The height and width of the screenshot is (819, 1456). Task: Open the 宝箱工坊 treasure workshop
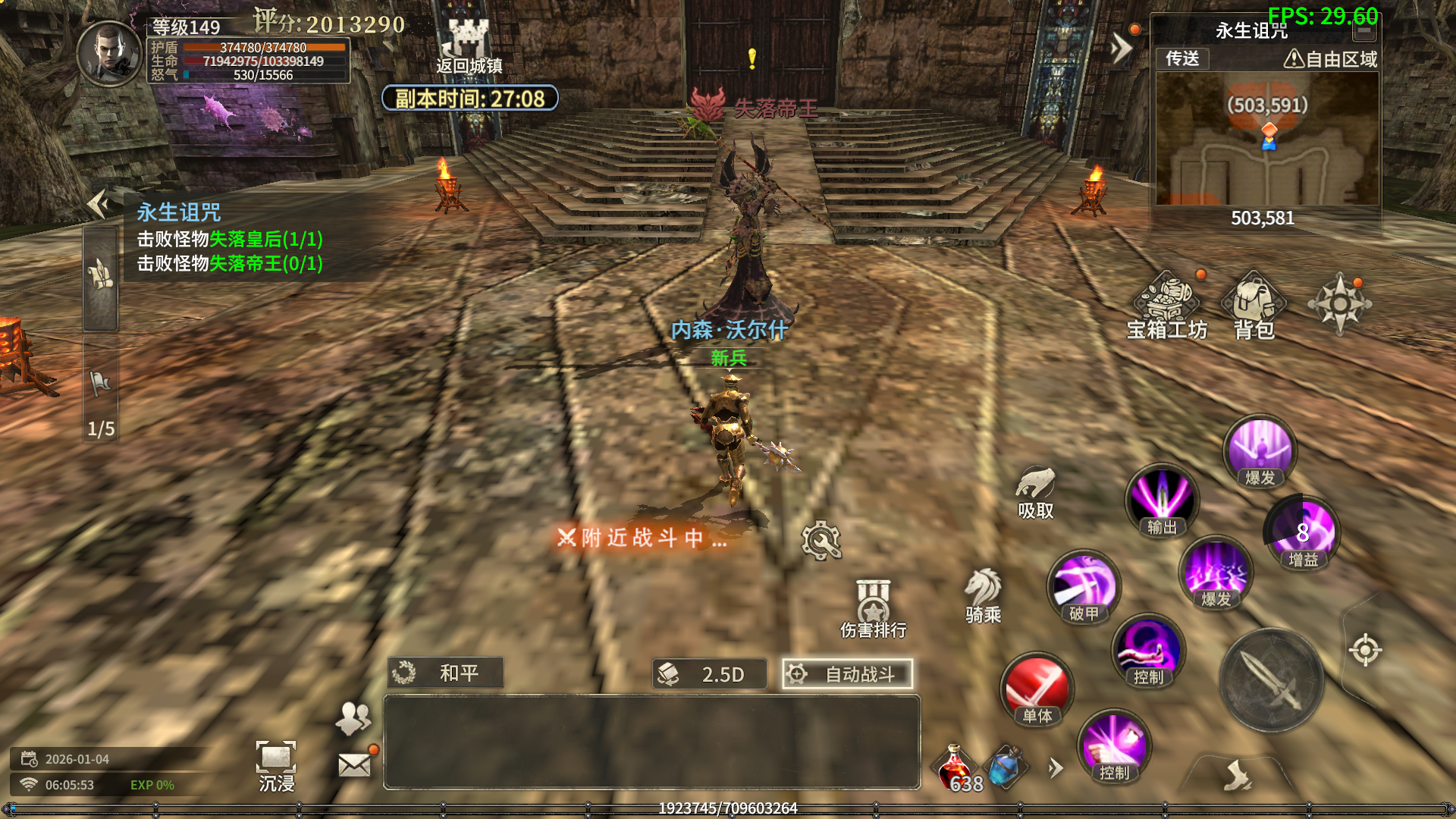[x=1166, y=305]
